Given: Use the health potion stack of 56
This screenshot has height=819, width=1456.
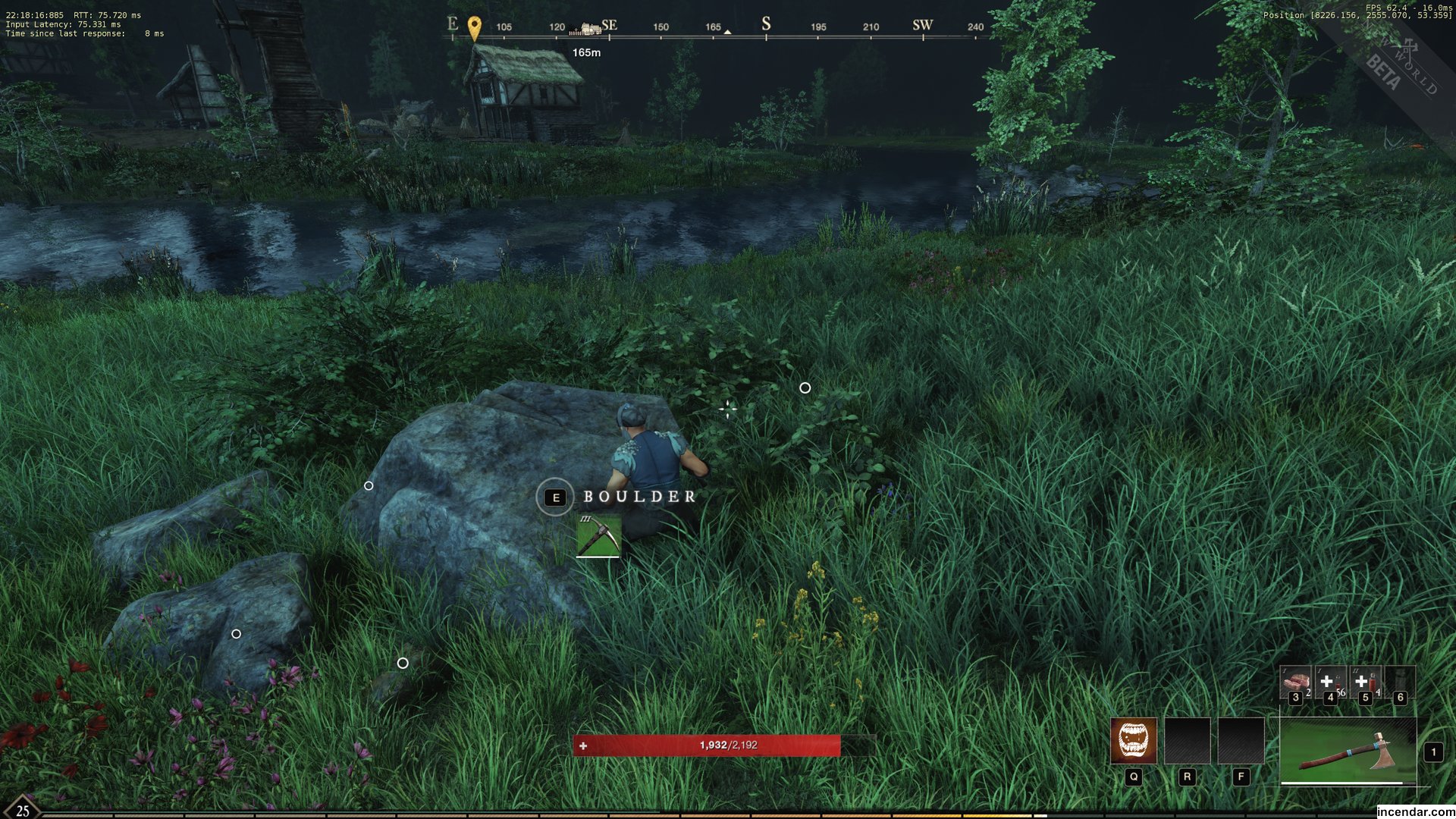Looking at the screenshot, I should click(1329, 682).
